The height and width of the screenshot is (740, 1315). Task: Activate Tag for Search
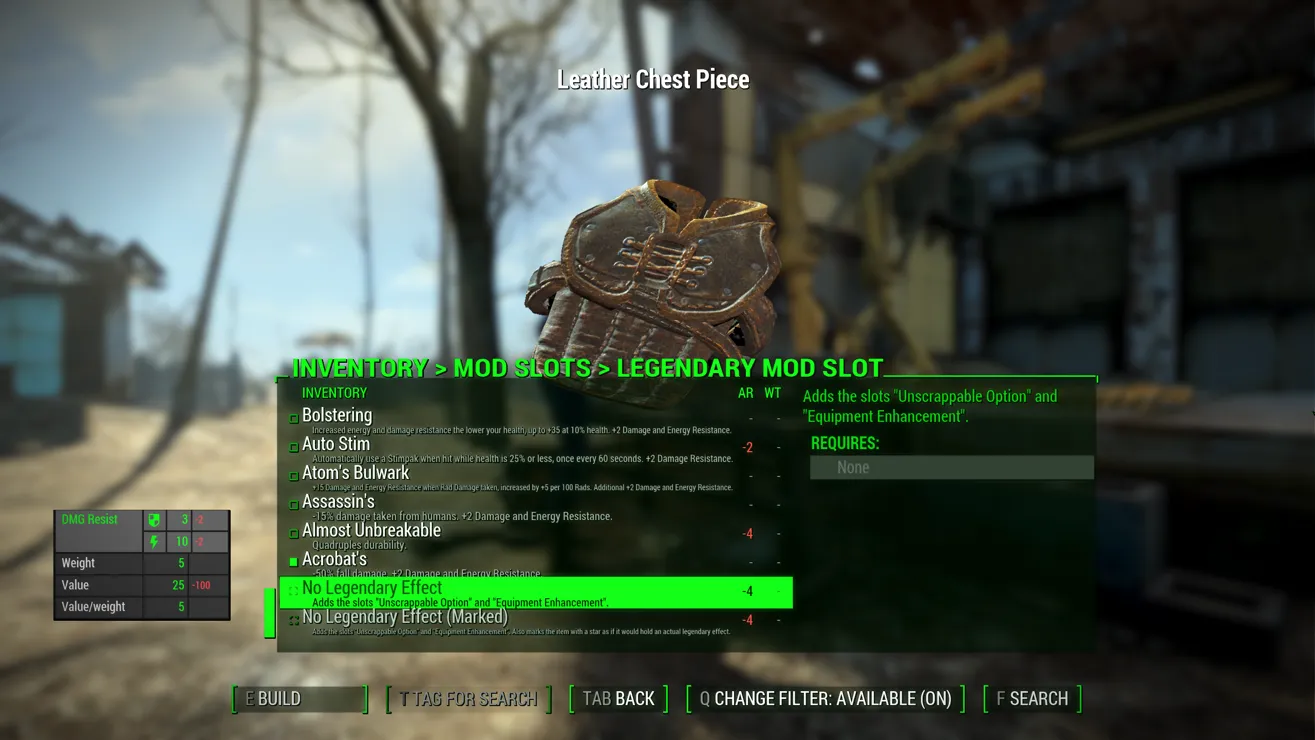tap(468, 699)
